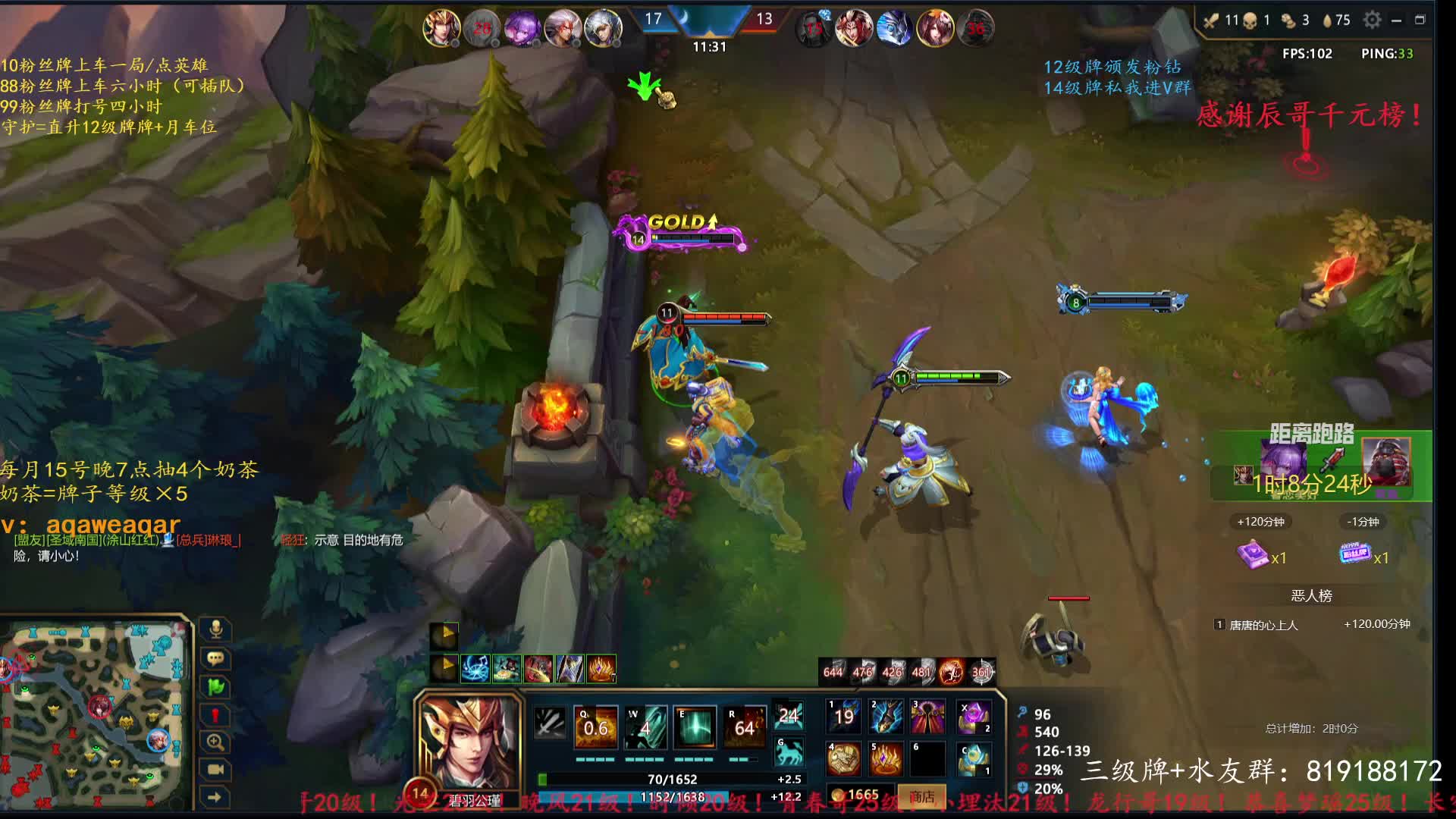Viewport: 1456px width, 819px height.
Task: Toggle the camera button beside the minimap
Action: coord(215,770)
